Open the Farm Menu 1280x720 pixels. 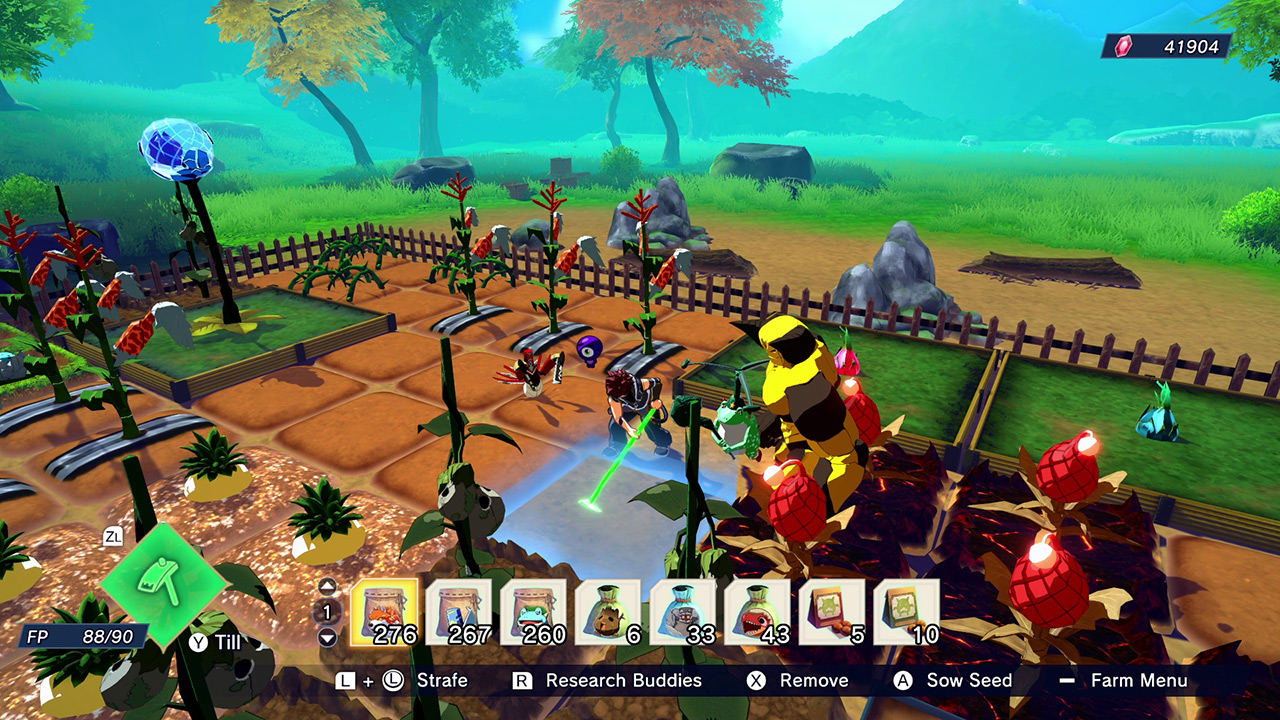point(1142,680)
